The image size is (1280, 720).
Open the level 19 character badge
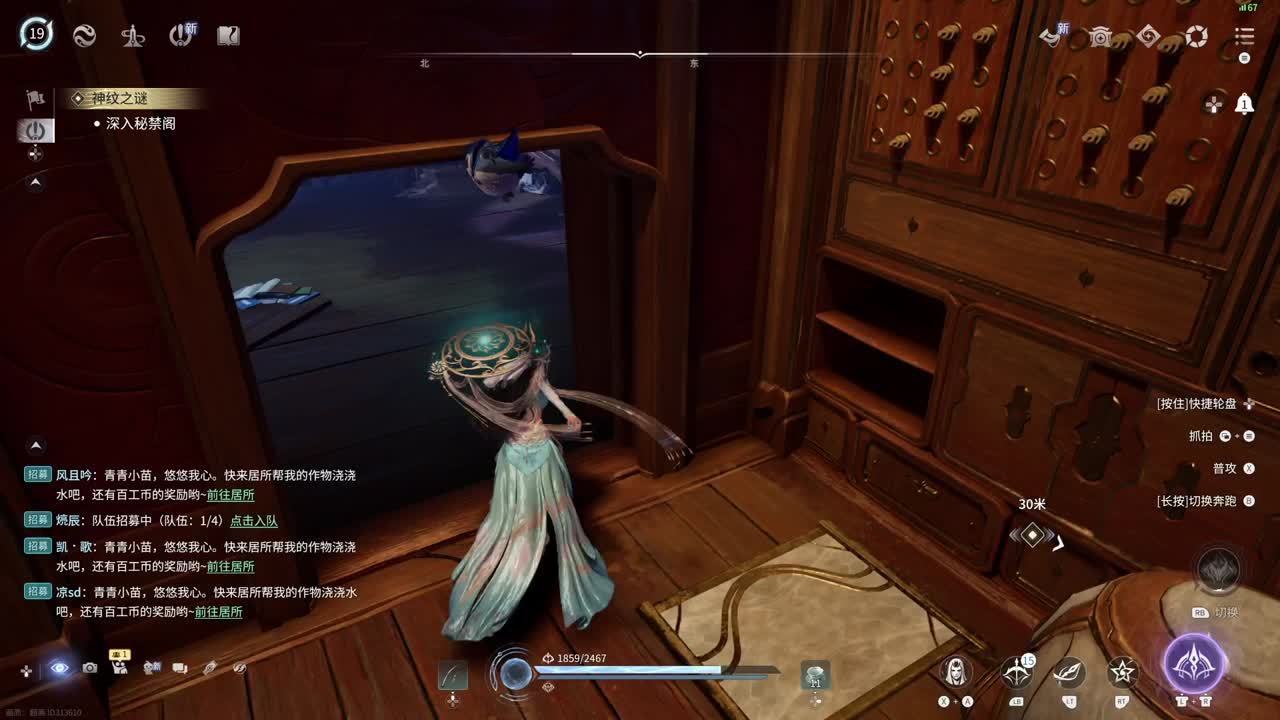pyautogui.click(x=37, y=34)
